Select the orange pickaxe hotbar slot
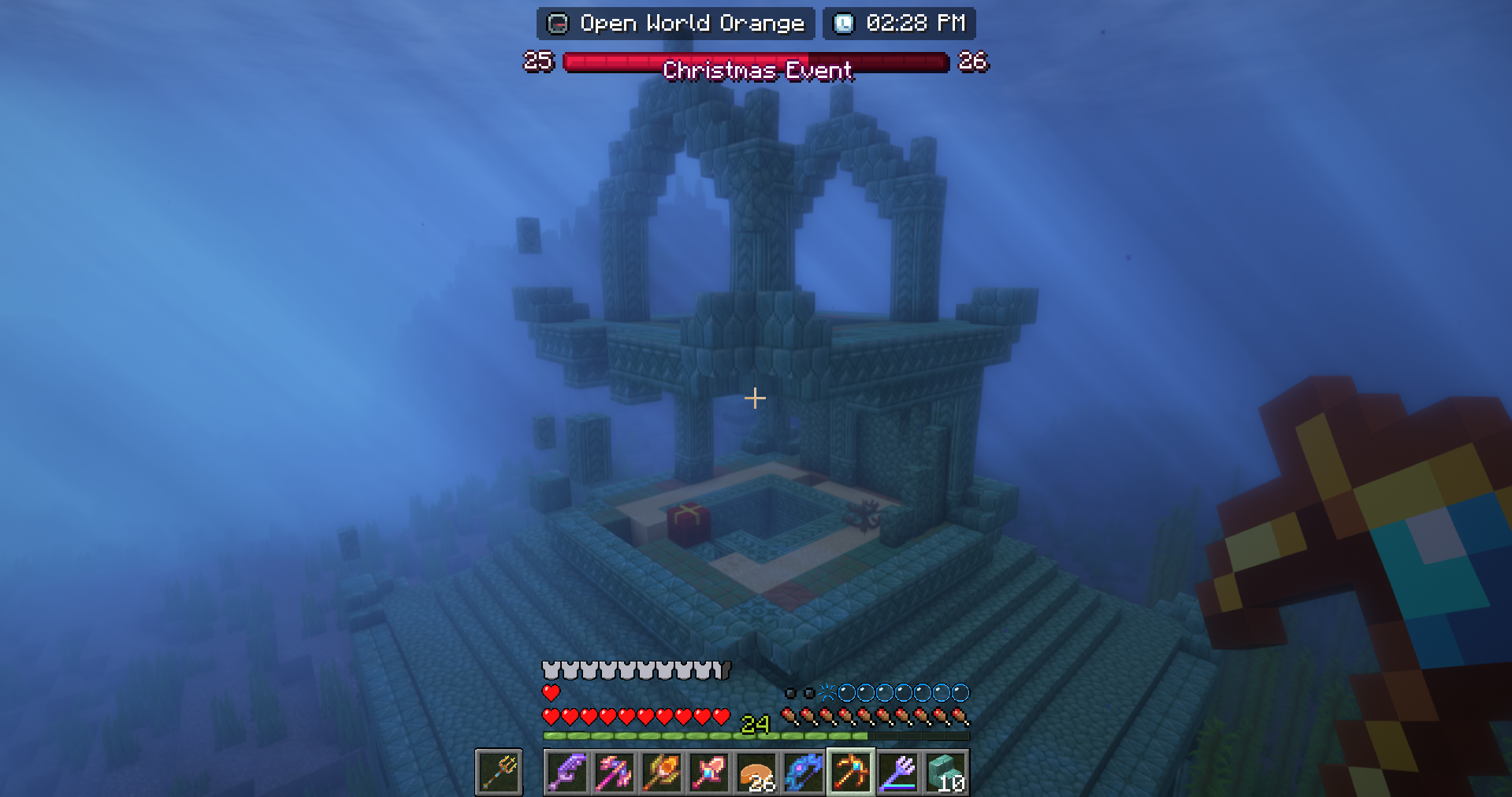The width and height of the screenshot is (1512, 797). 850,773
